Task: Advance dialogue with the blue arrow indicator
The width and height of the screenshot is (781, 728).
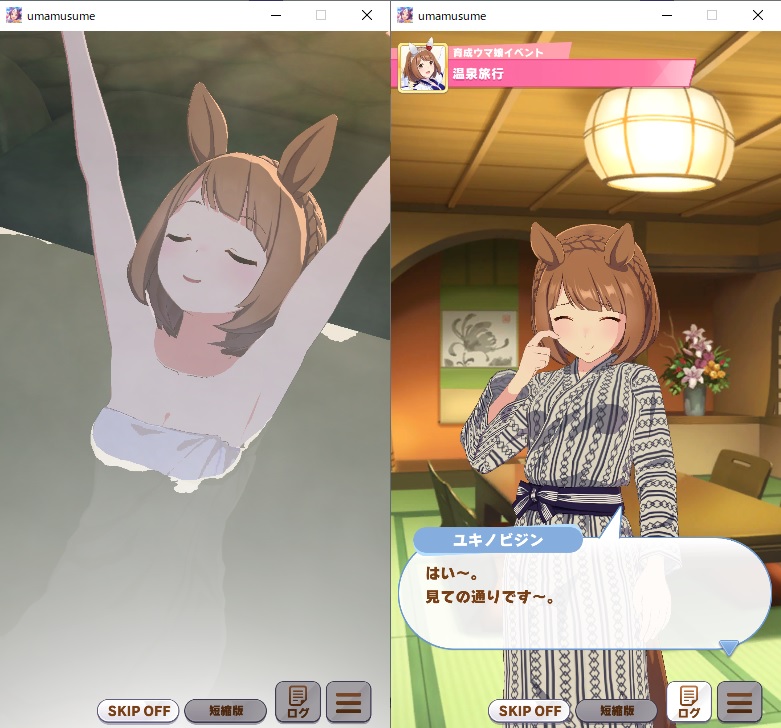Action: (x=729, y=648)
